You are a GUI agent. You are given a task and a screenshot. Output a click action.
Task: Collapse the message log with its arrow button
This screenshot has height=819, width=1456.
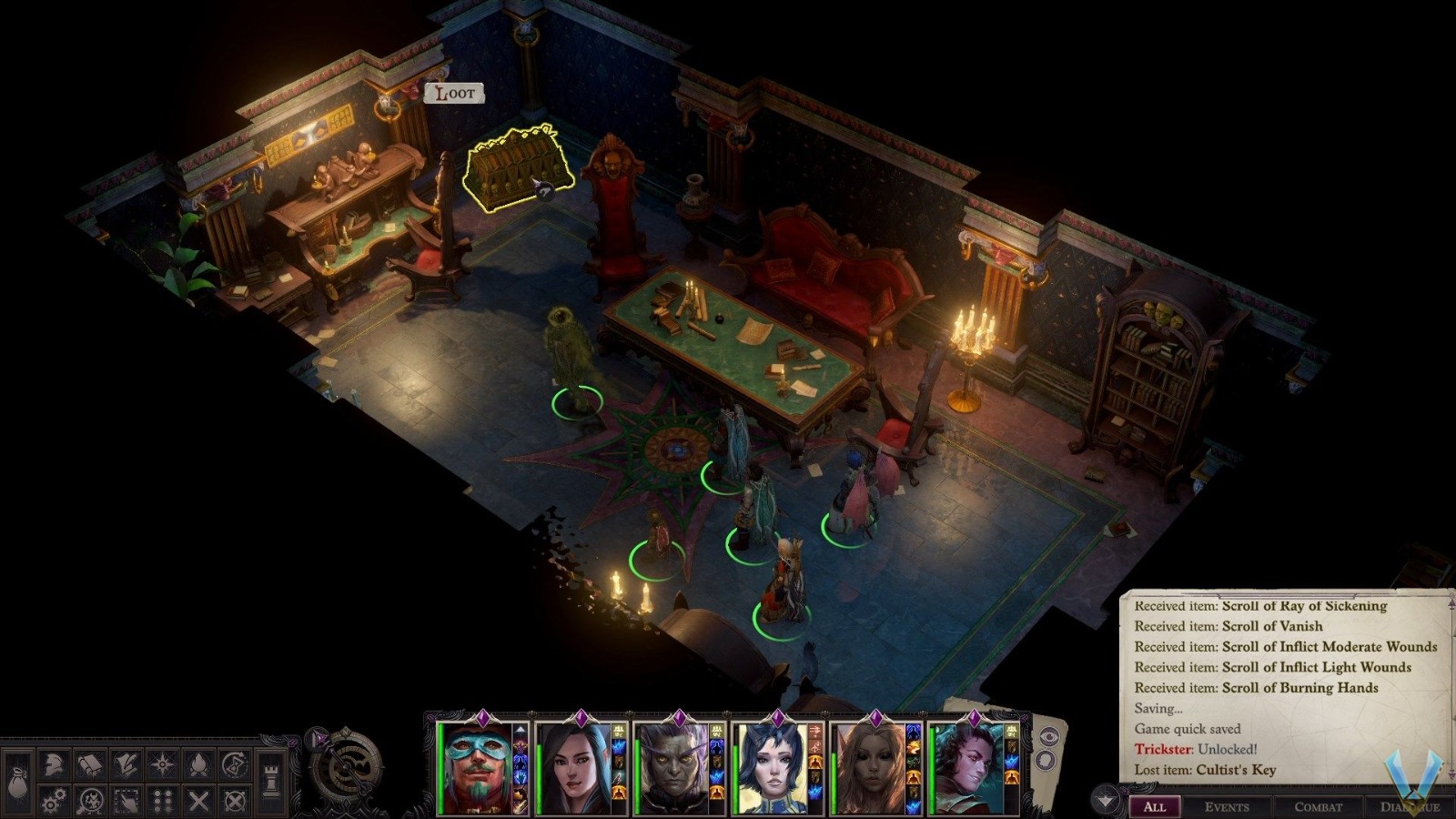tap(1106, 800)
